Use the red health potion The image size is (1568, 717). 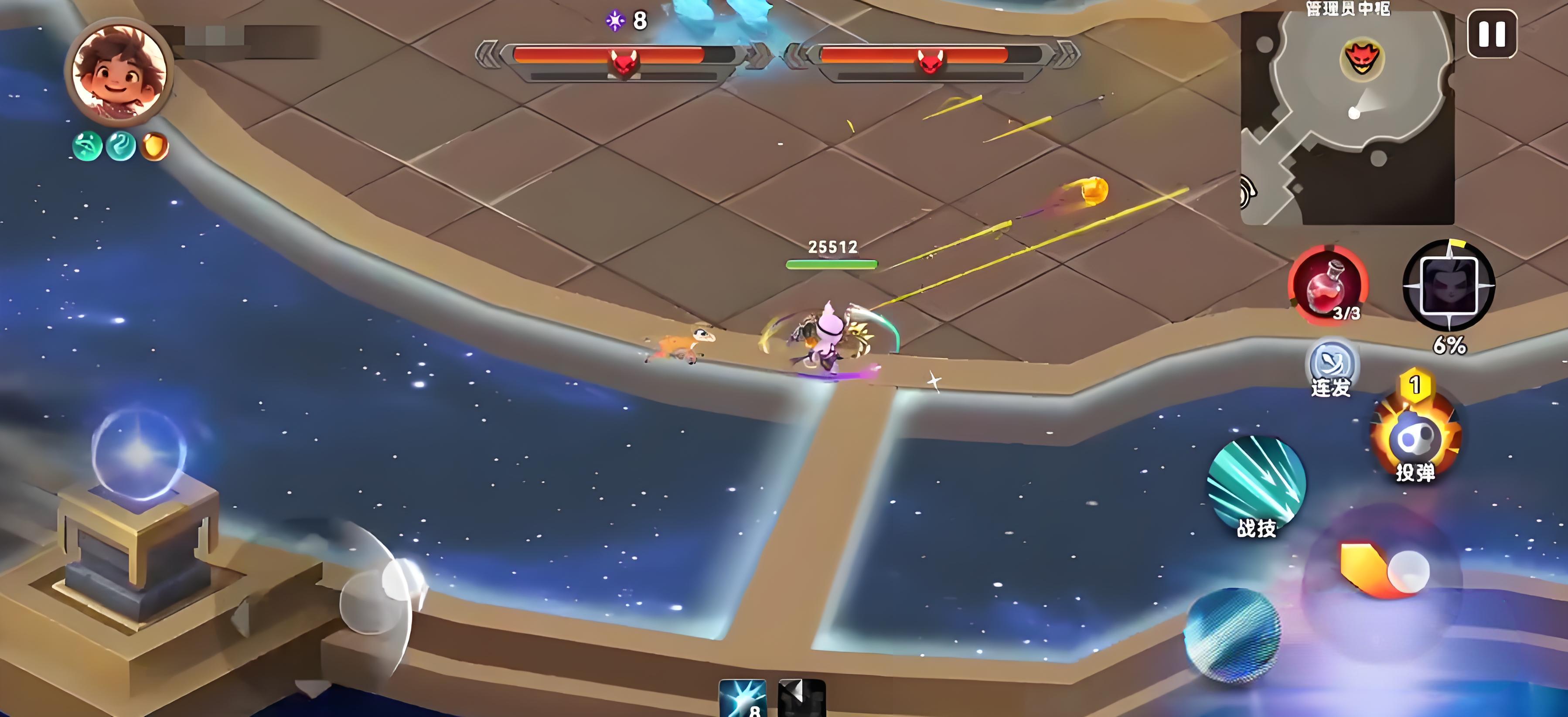pyautogui.click(x=1328, y=284)
